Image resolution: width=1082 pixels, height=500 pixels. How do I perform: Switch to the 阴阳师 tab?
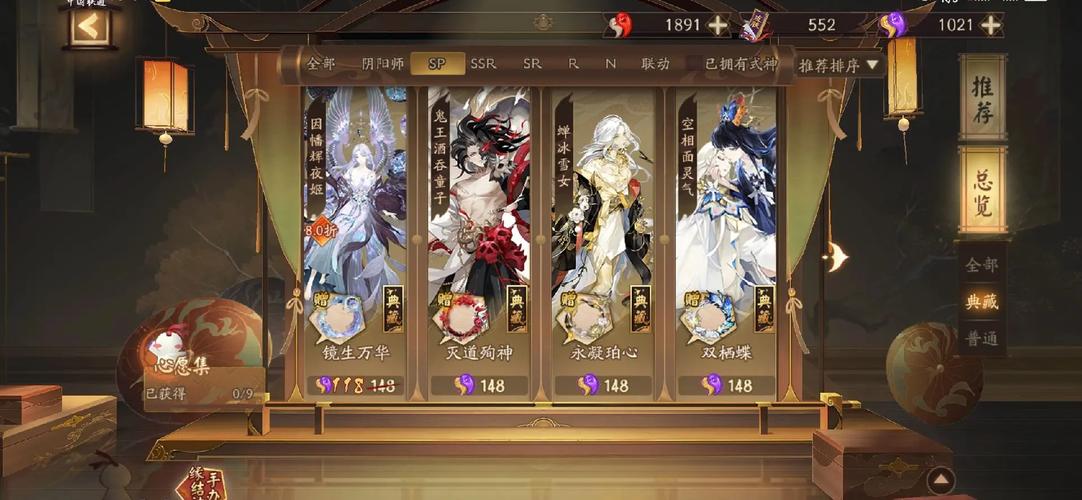coord(383,64)
